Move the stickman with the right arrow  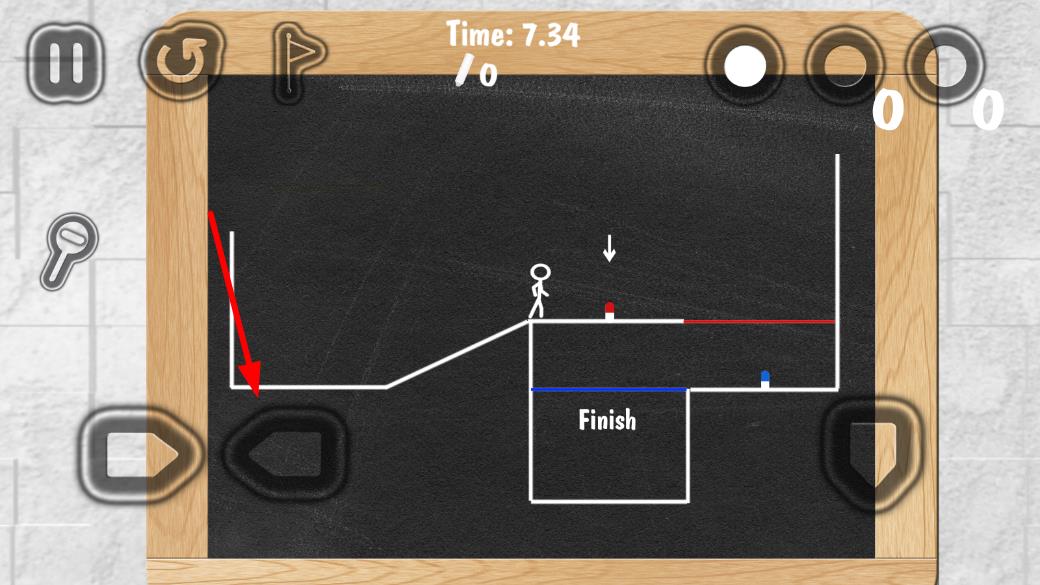click(140, 456)
